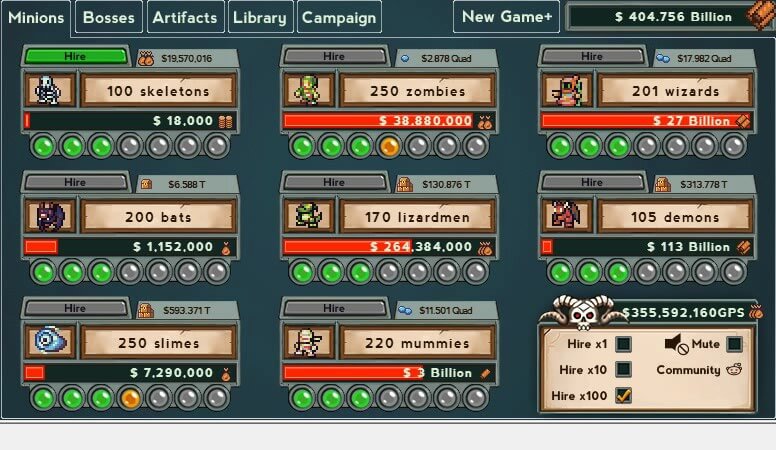
Task: Open the Artifacts tab
Action: tap(185, 17)
